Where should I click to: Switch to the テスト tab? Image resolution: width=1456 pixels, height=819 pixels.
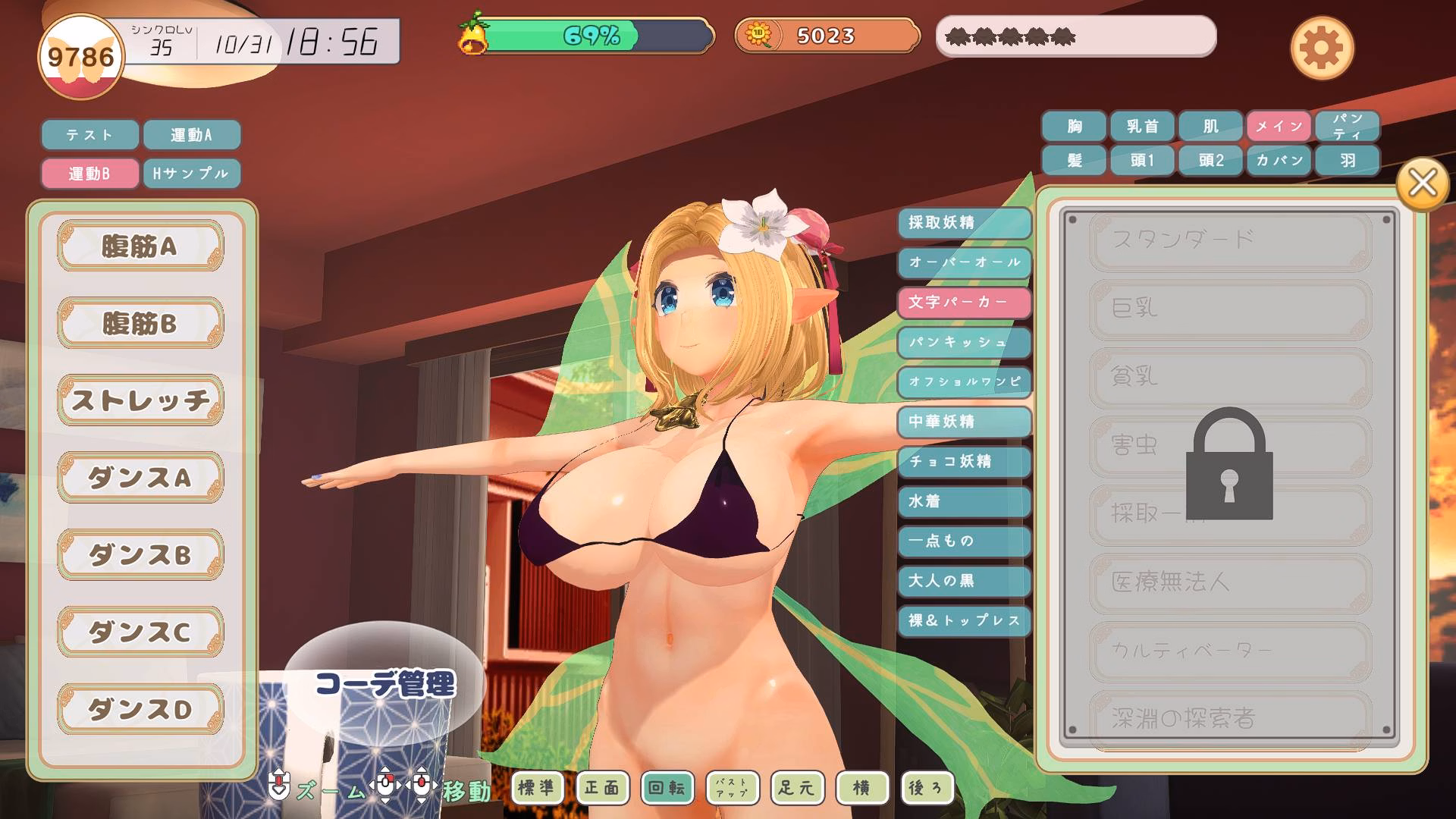[89, 135]
